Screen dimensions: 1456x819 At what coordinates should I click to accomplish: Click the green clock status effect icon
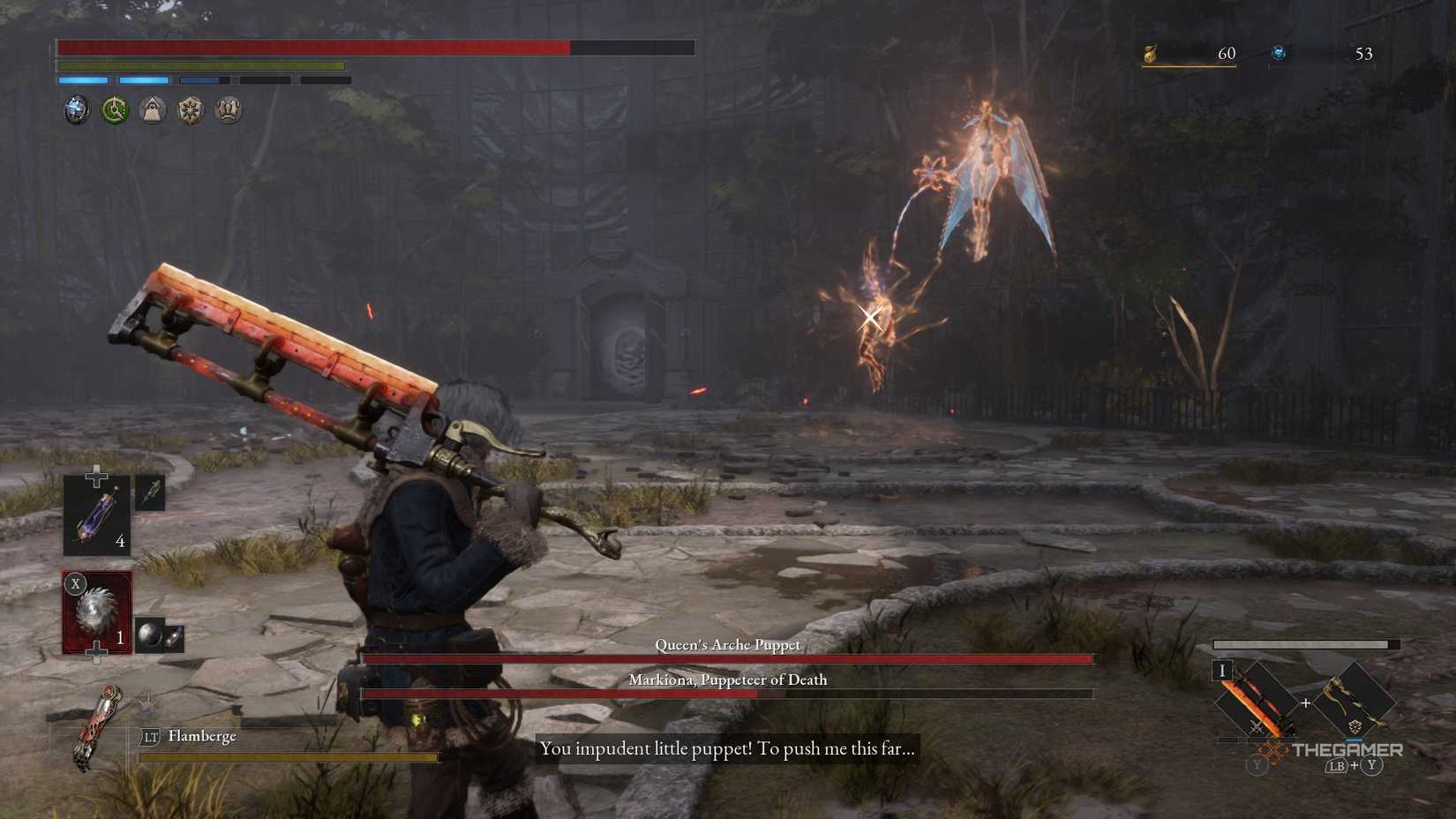pos(115,109)
